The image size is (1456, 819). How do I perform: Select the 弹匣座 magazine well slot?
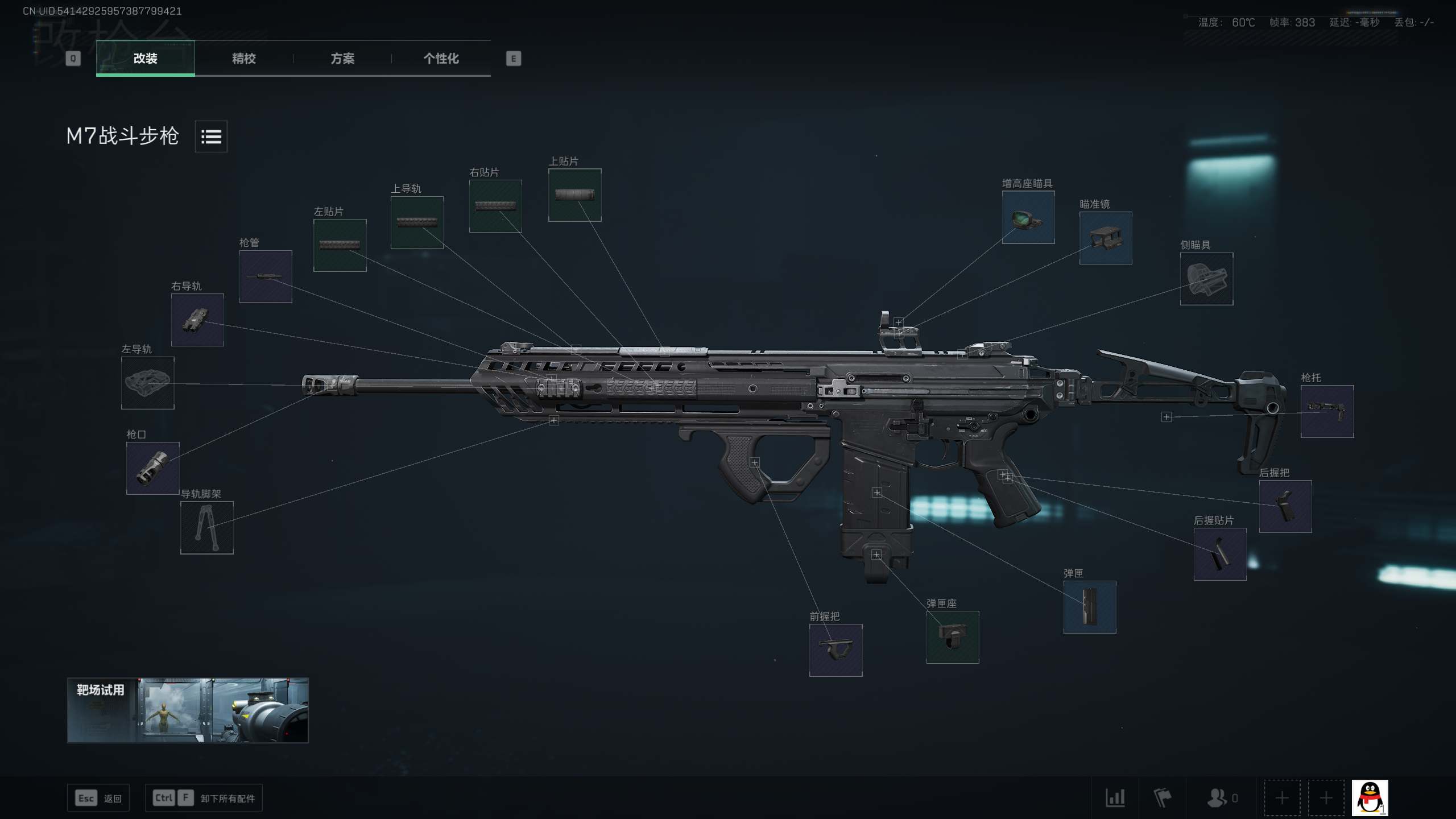click(953, 637)
